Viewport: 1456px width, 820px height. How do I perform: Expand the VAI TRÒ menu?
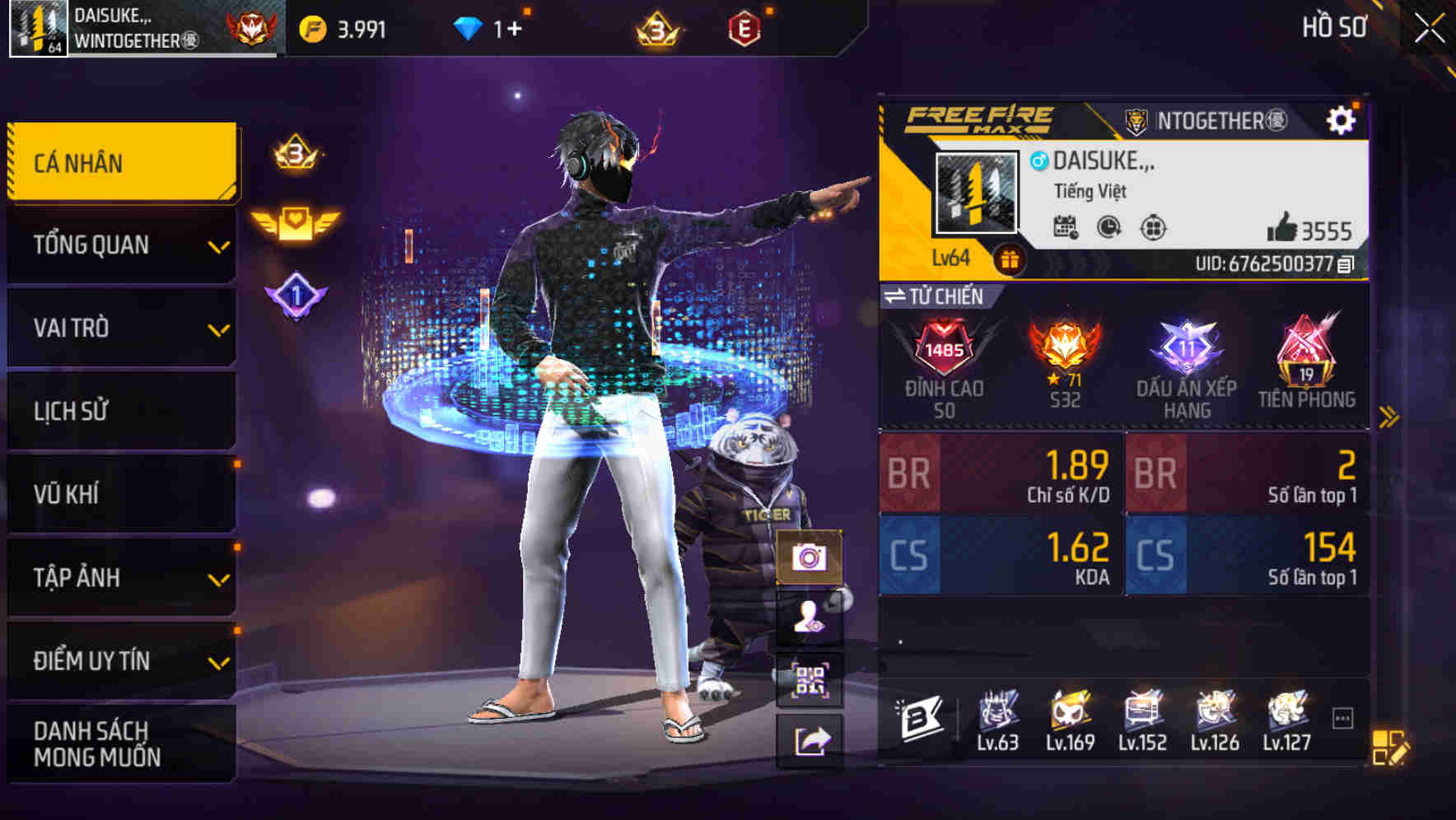point(120,328)
